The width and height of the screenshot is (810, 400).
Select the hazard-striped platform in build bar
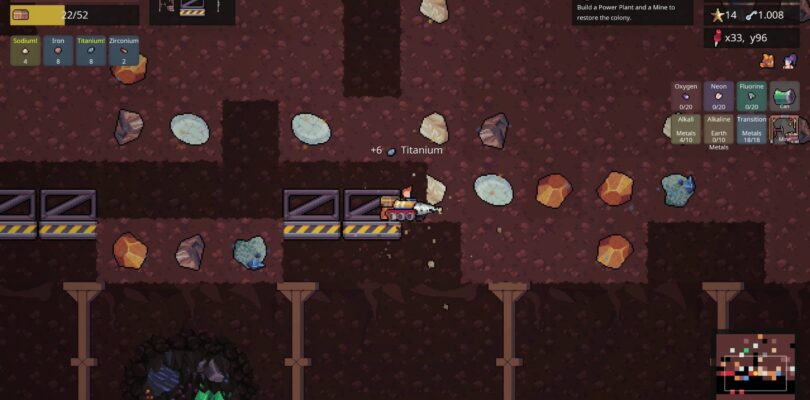(192, 10)
